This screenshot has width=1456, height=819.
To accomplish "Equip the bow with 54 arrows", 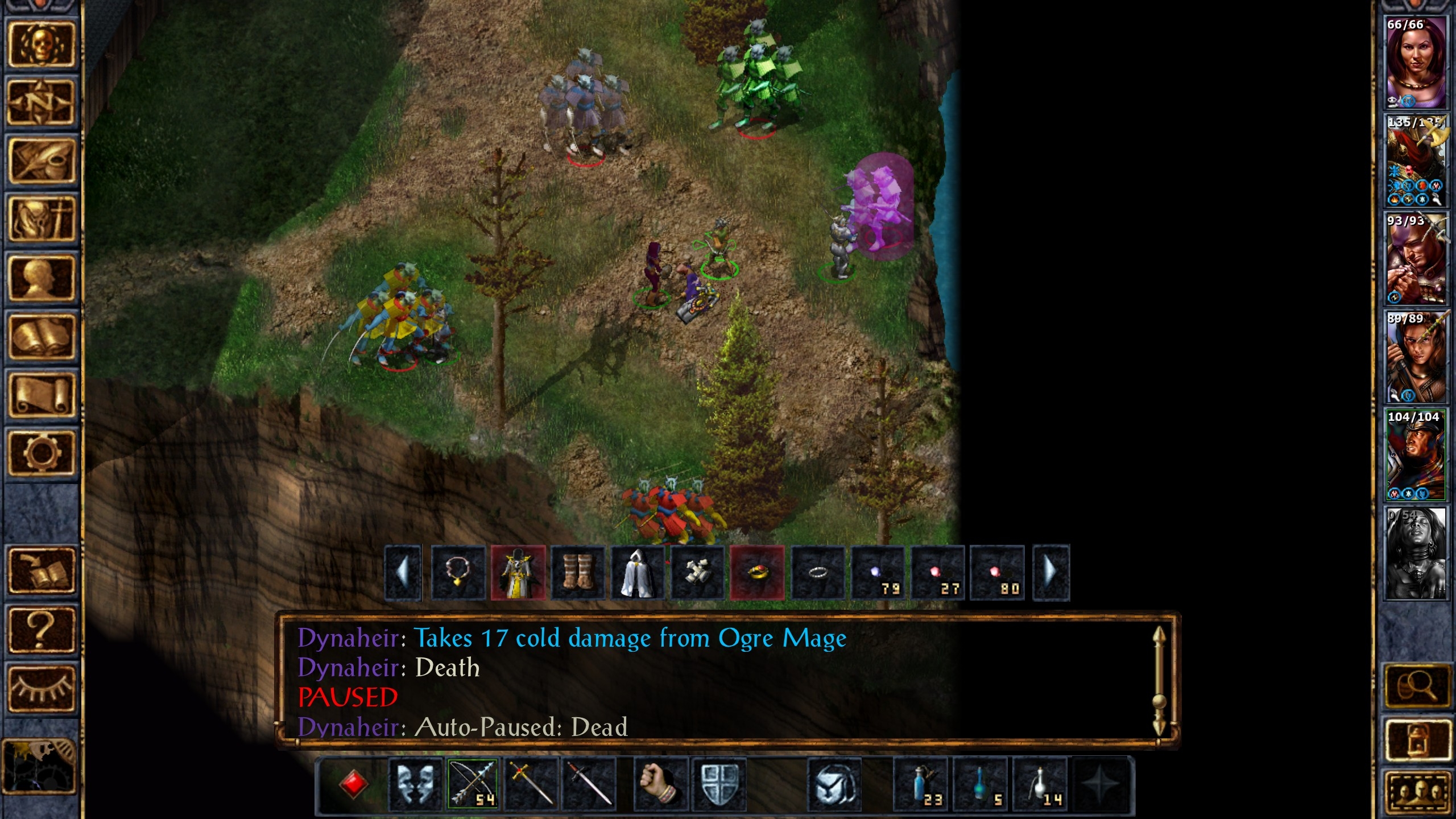I will point(473,784).
